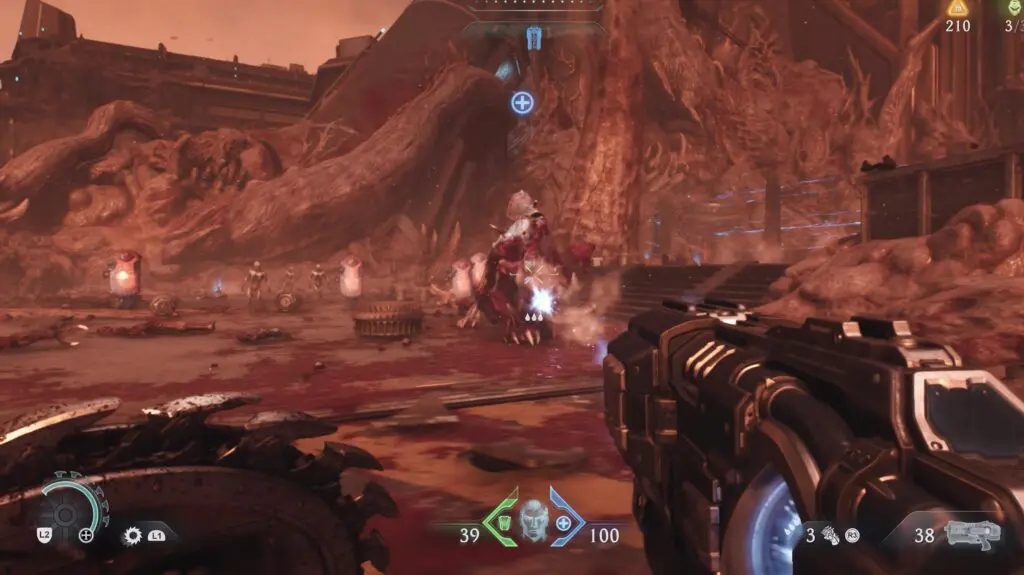Select the green icon above the 3 counter

tap(1016, 6)
